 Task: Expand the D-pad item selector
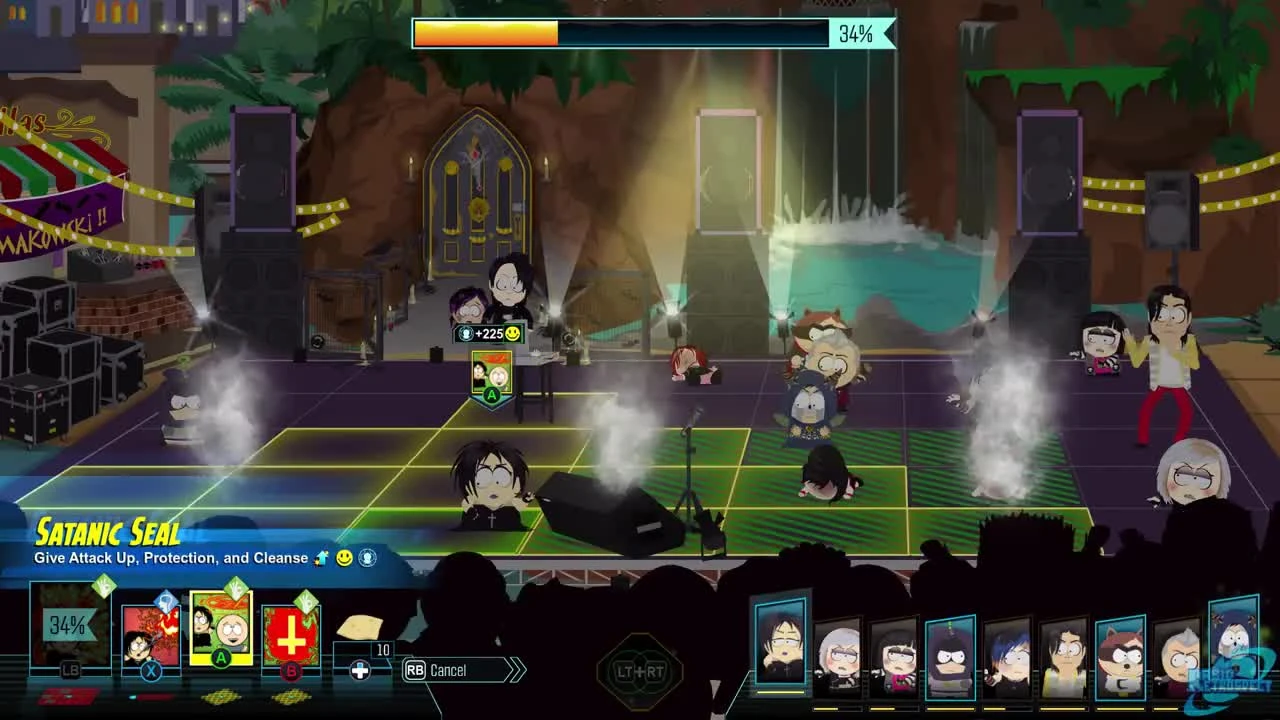click(x=358, y=668)
